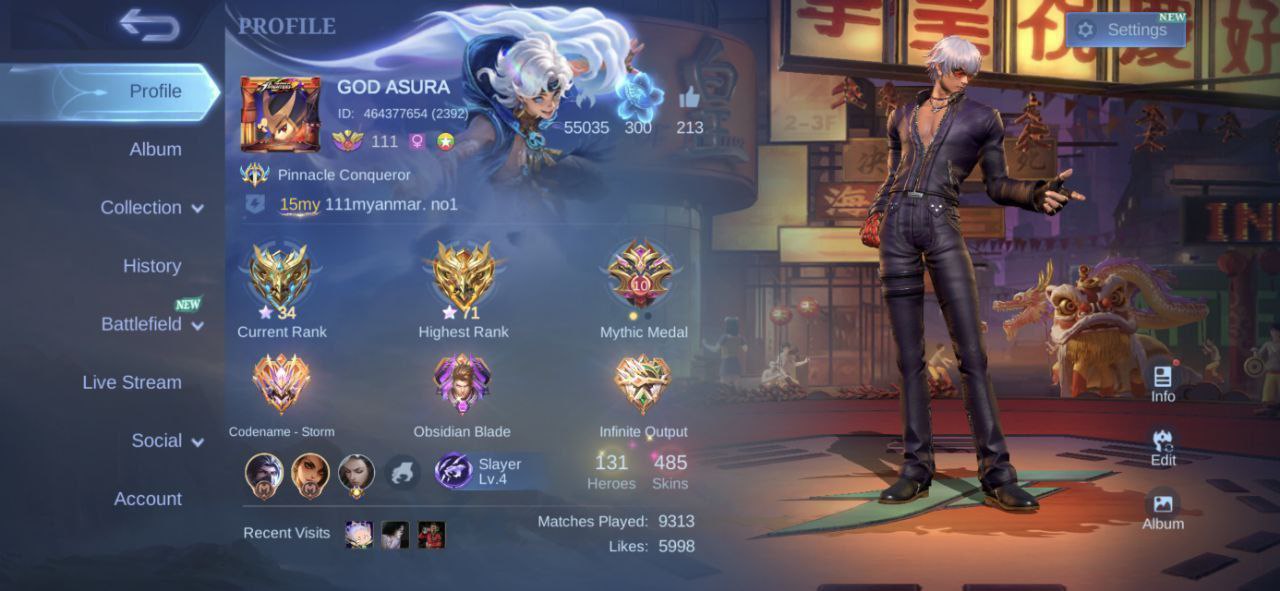1280x591 pixels.
Task: Open the History tab
Action: coord(152,266)
